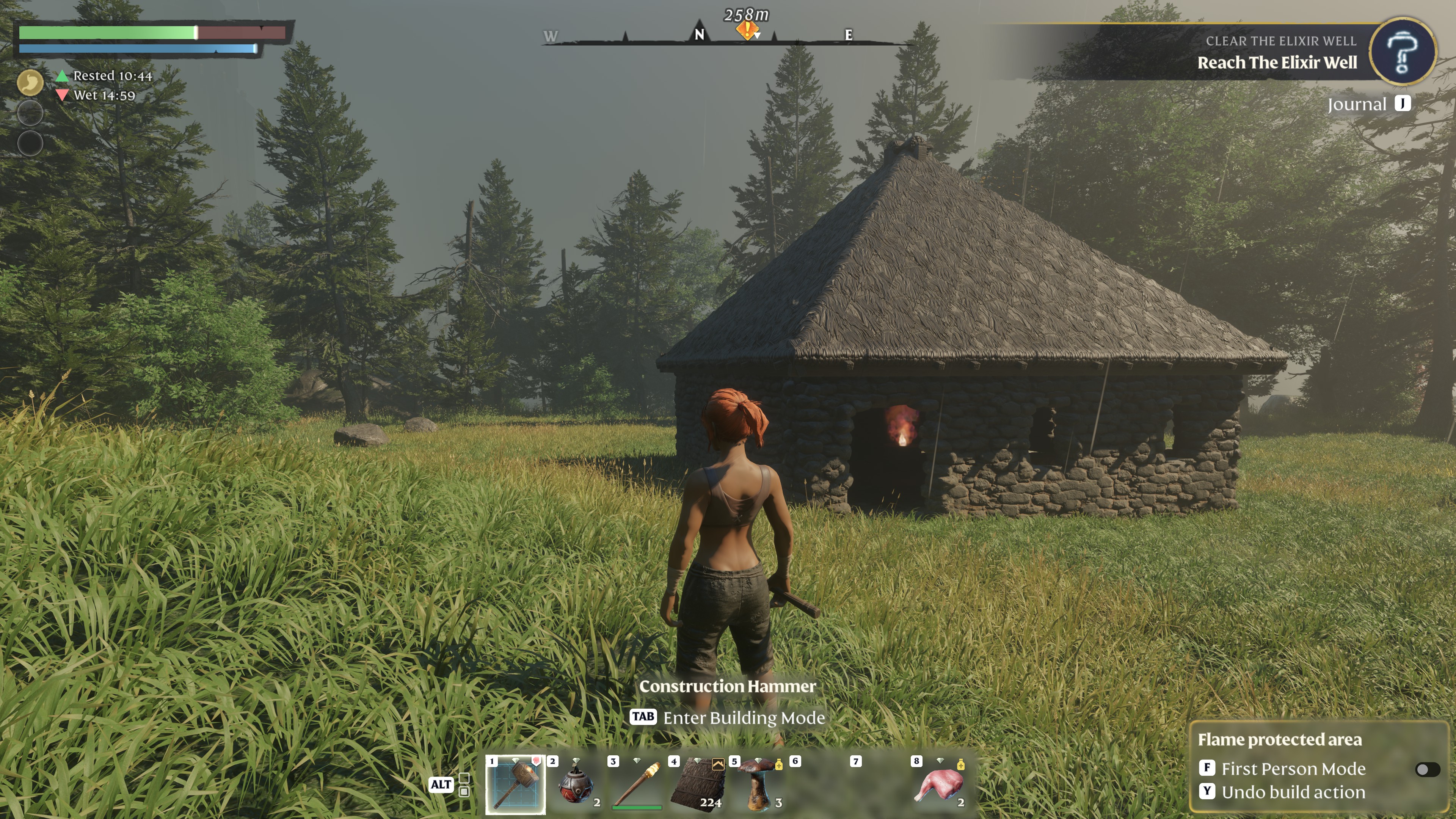
Task: Equip the torch from the hotbar
Action: (637, 784)
